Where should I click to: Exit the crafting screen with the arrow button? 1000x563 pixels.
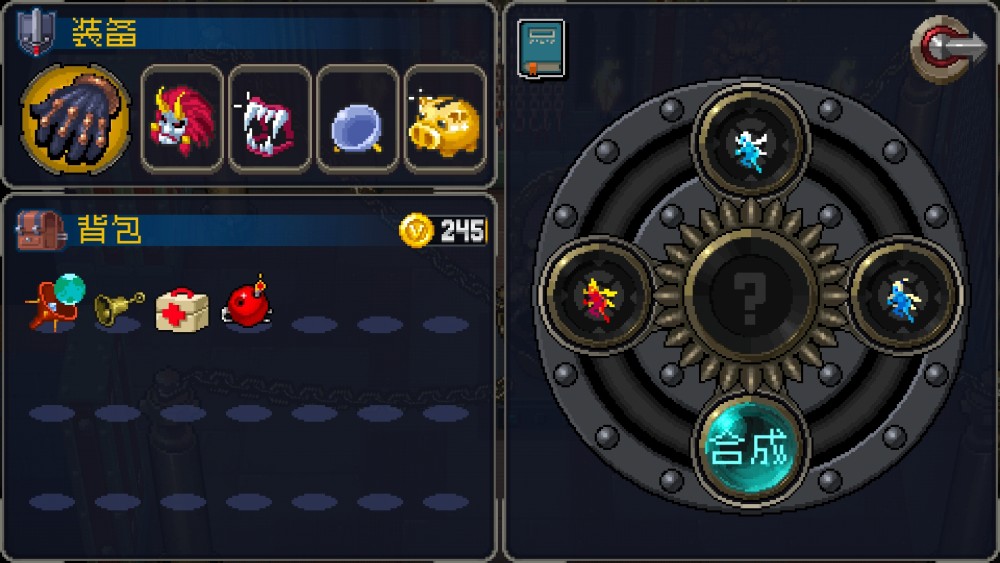(946, 49)
